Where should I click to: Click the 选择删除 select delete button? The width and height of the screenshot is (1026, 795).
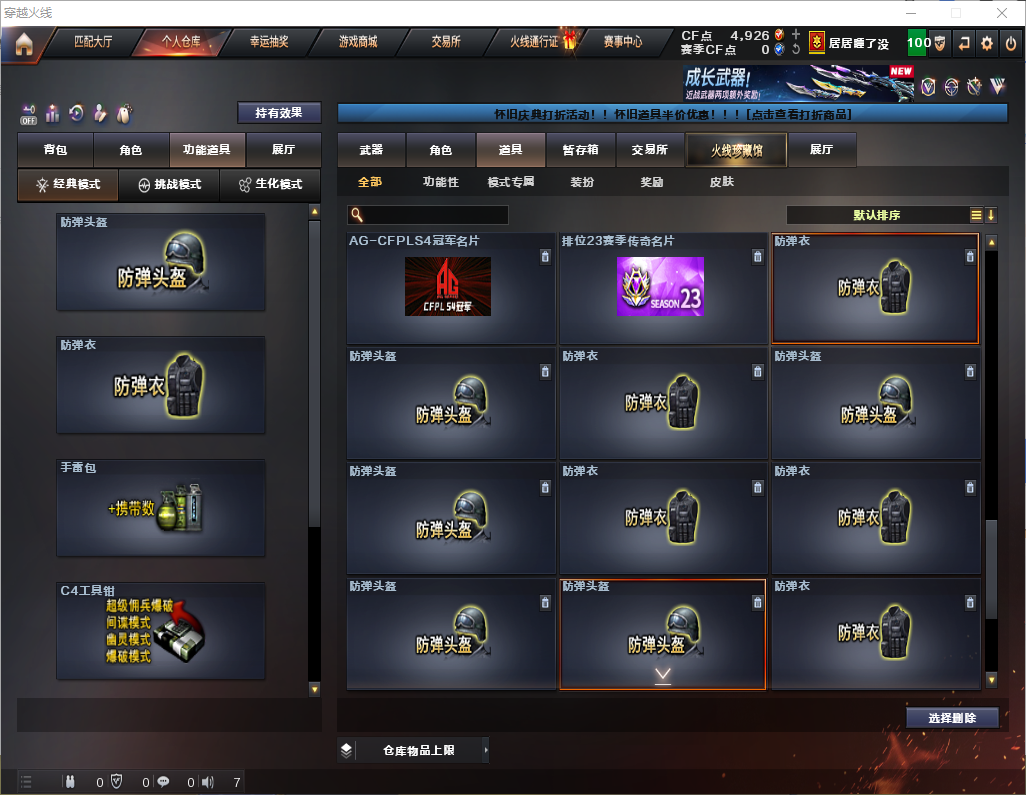[x=952, y=718]
